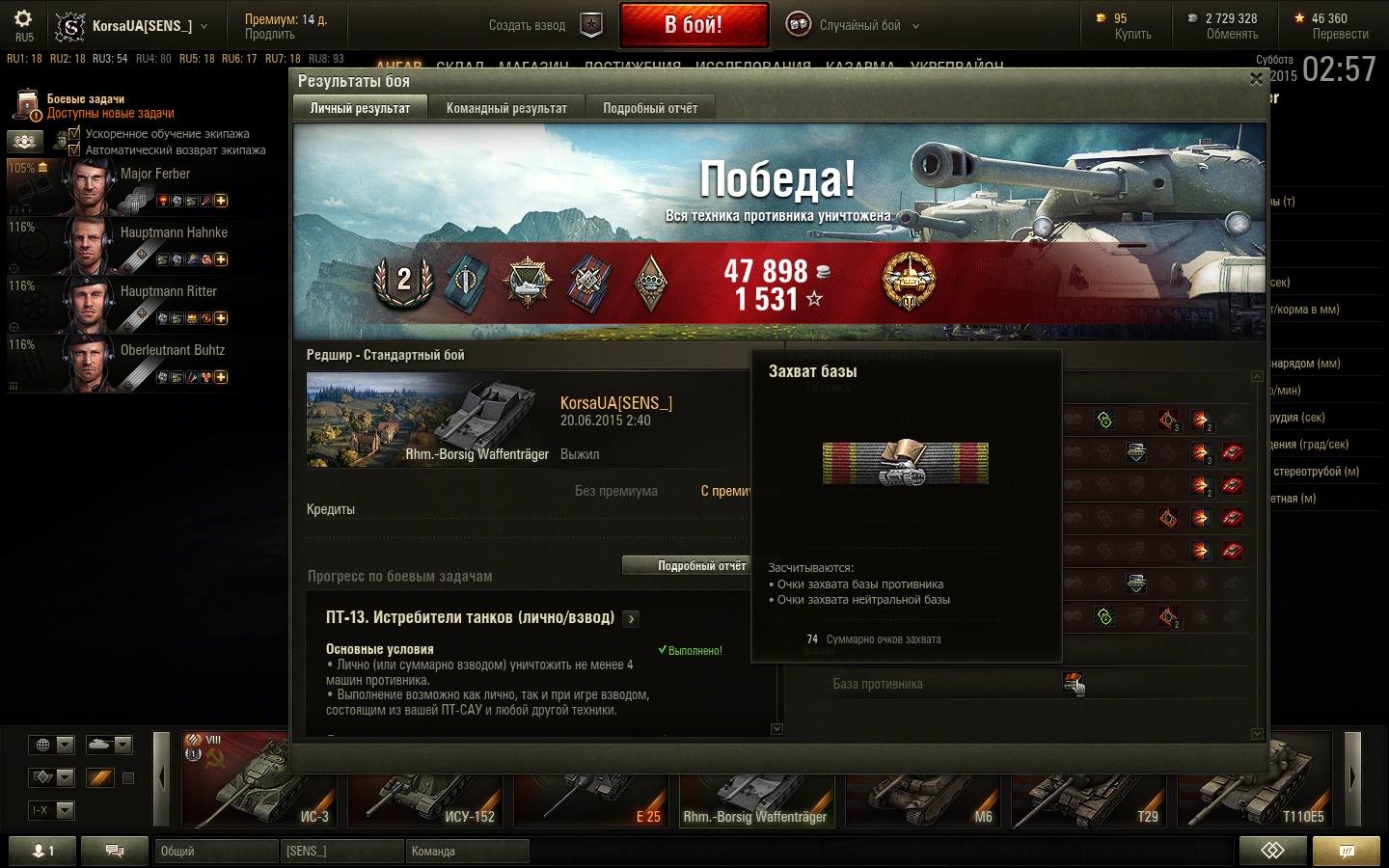Viewport: 1389px width, 868px height.
Task: Select the Личный результат tab
Action: (x=360, y=108)
